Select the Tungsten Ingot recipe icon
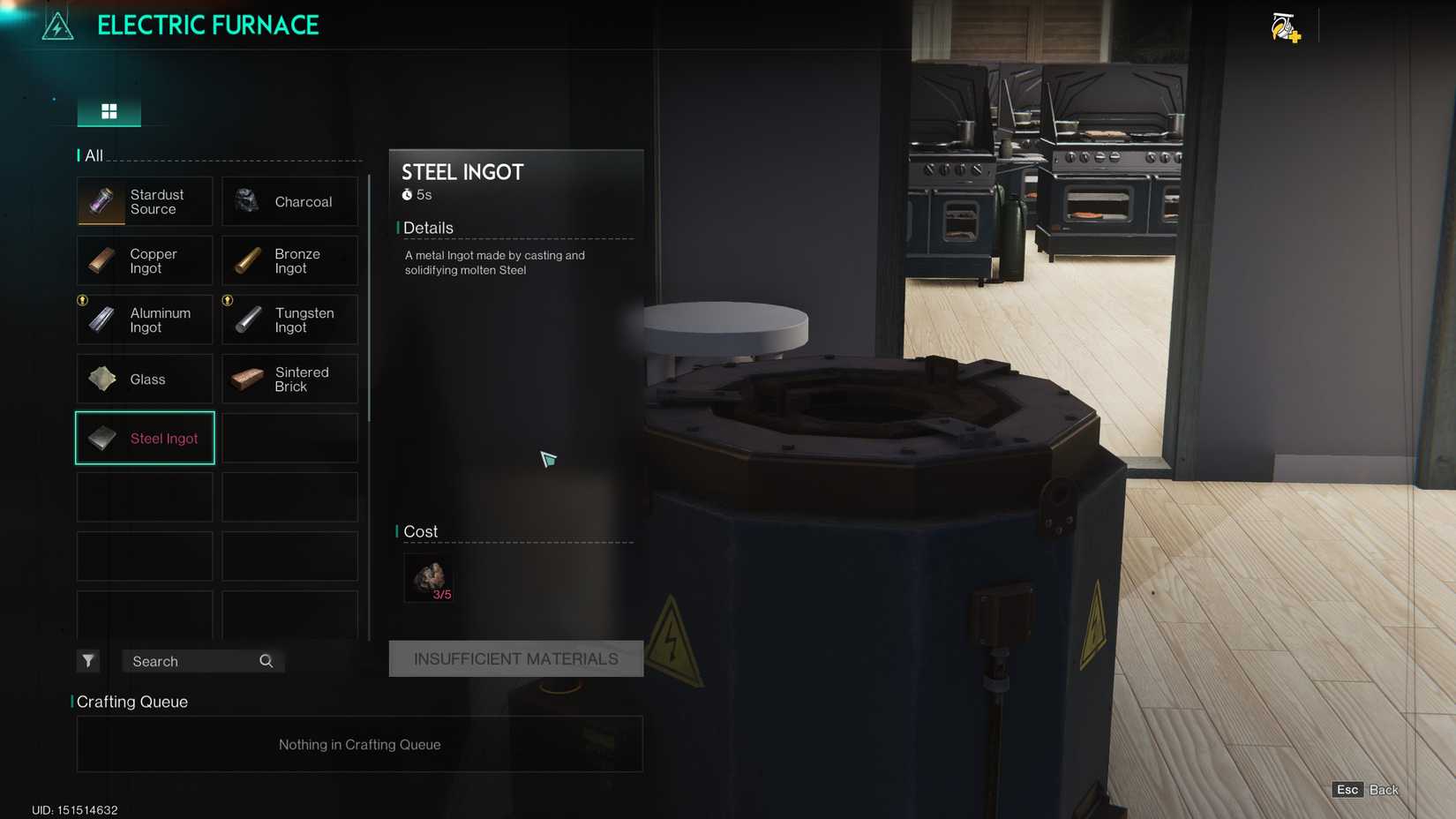Screen dimensions: 1456x819 click(246, 319)
